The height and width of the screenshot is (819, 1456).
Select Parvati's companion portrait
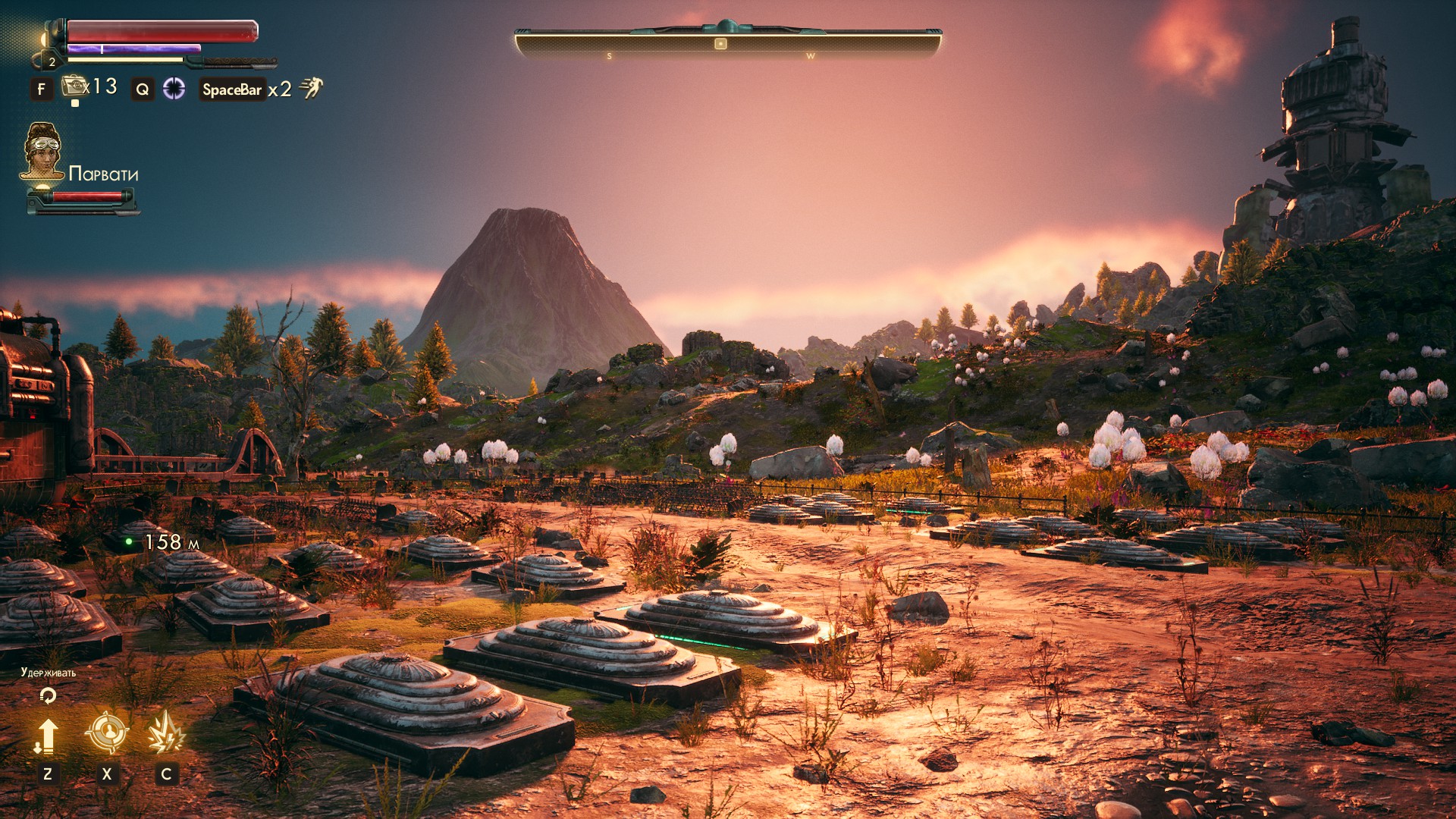pos(42,151)
